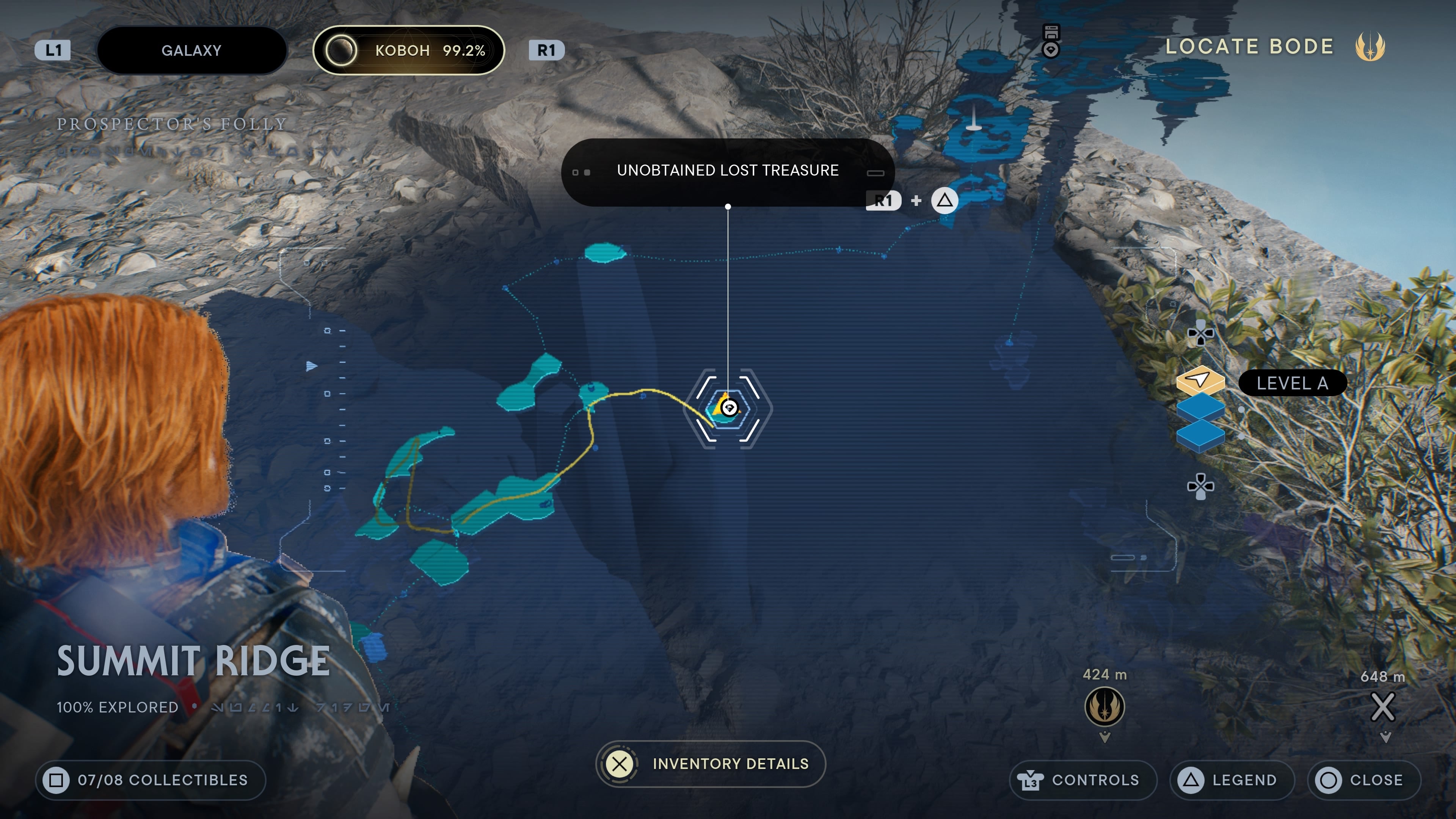Select the Unobtained Lost Treasure marker
This screenshot has height=819, width=1456.
[x=728, y=408]
